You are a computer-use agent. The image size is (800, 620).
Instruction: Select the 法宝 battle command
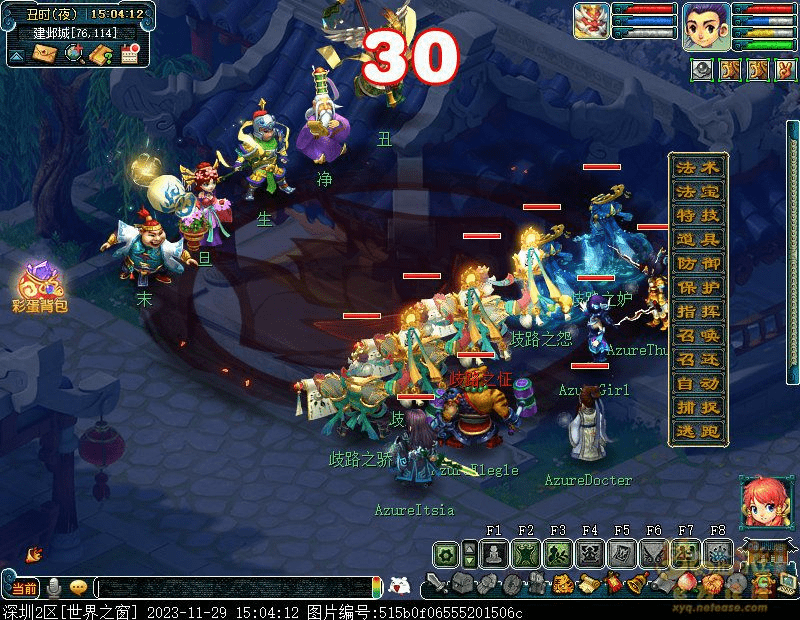tap(698, 191)
